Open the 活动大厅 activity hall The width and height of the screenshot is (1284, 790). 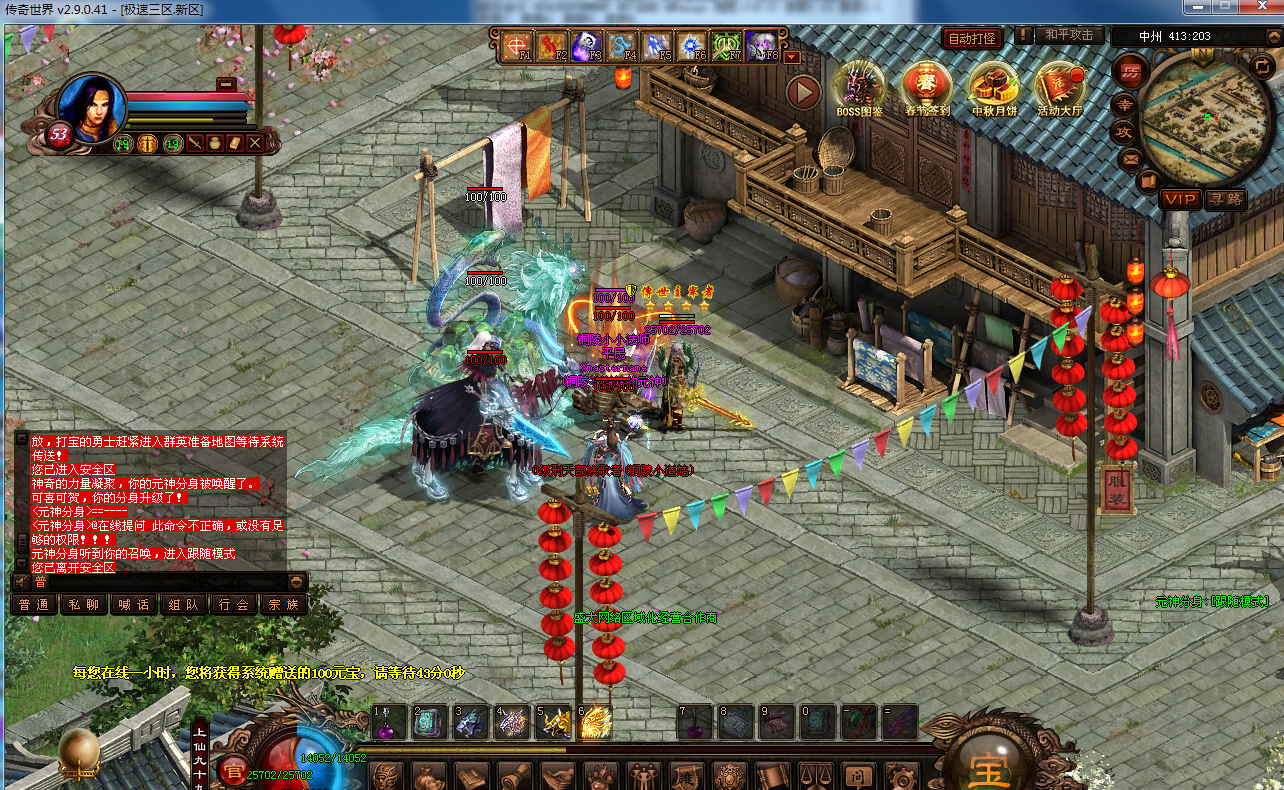(1060, 86)
